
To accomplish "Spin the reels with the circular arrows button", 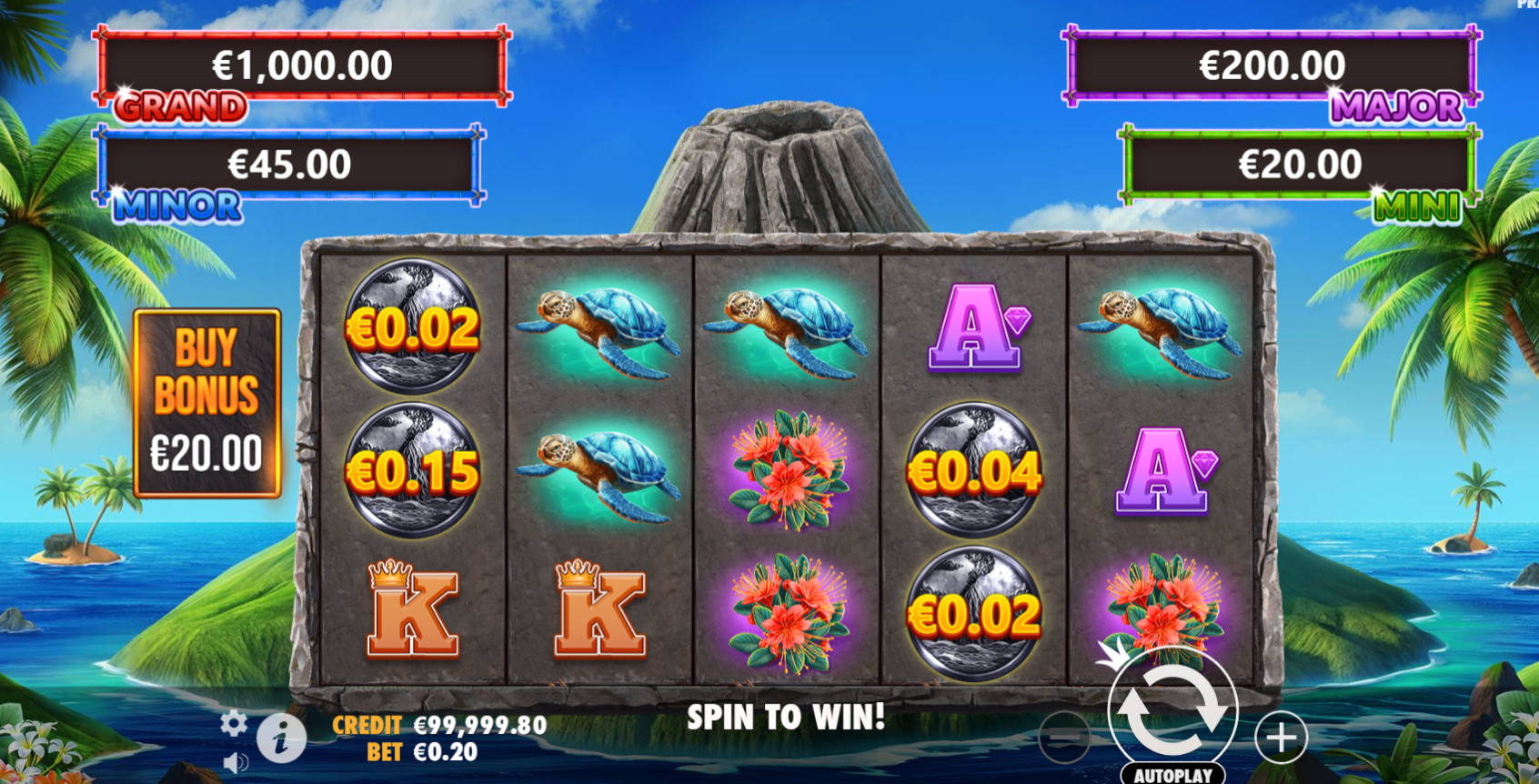I will [1172, 710].
